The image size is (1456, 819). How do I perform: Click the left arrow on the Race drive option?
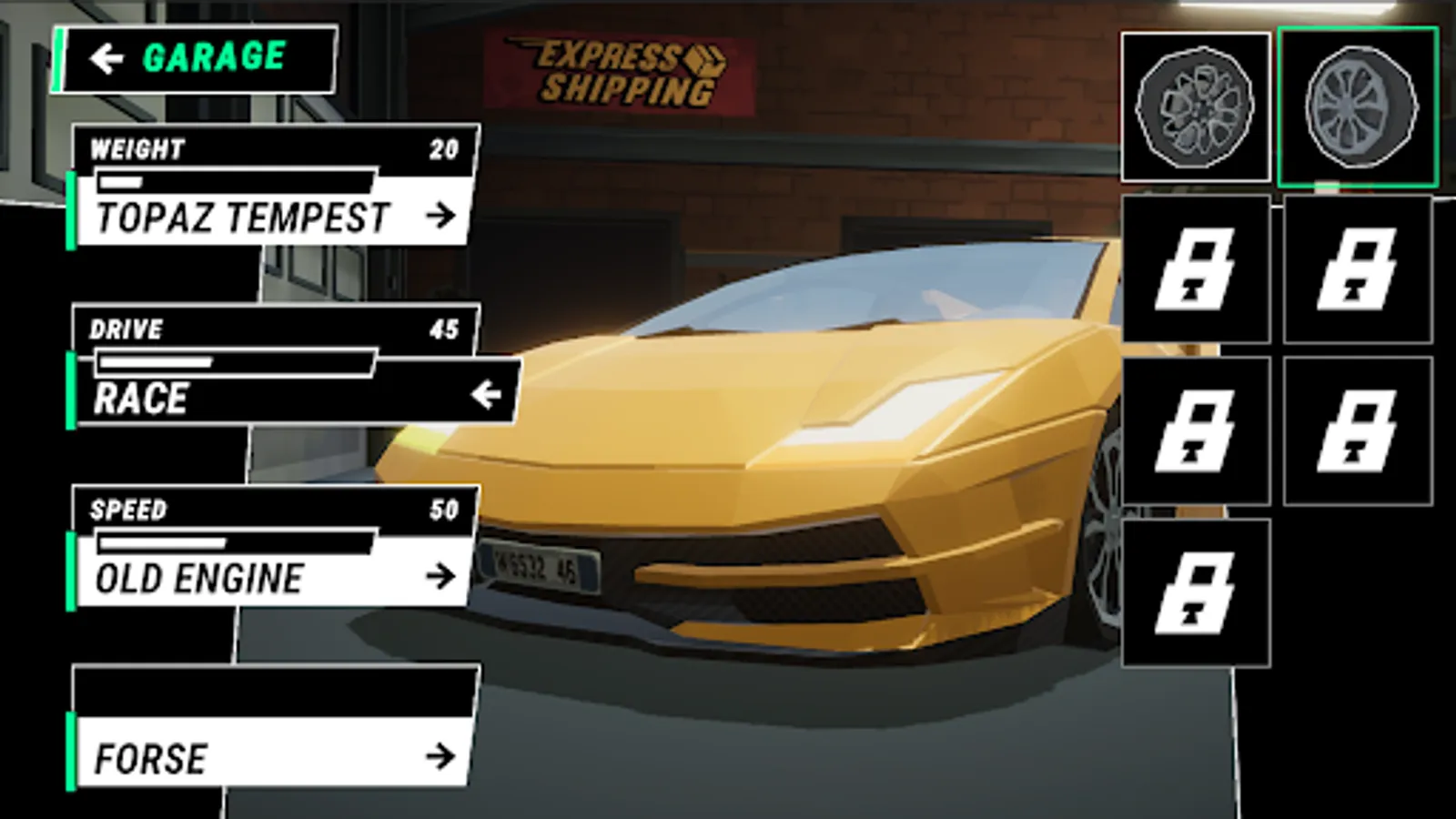coord(489,394)
